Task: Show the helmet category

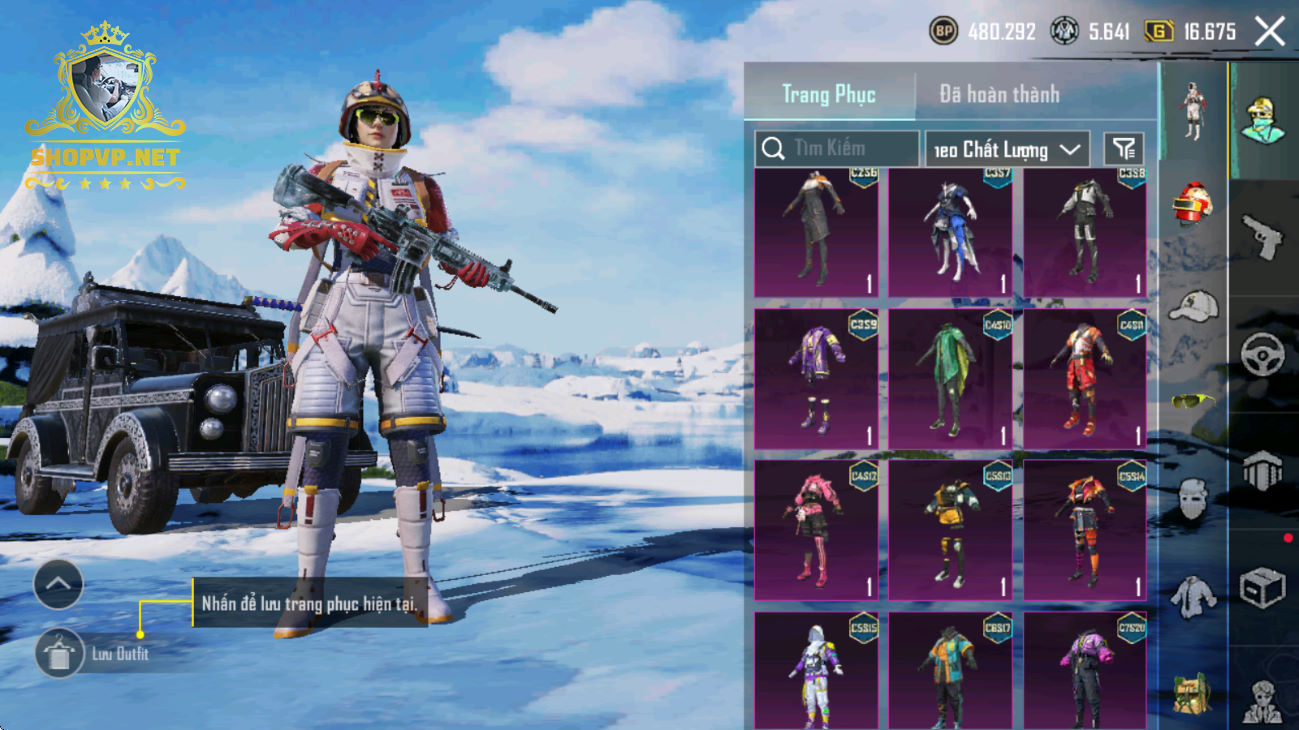Action: (1192, 204)
